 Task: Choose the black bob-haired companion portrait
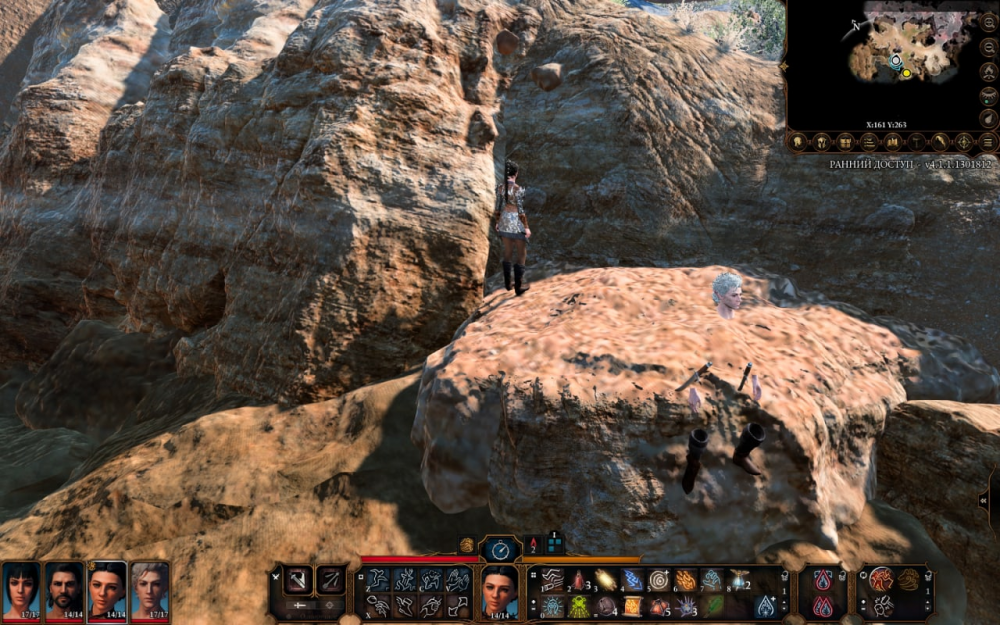[x=21, y=590]
